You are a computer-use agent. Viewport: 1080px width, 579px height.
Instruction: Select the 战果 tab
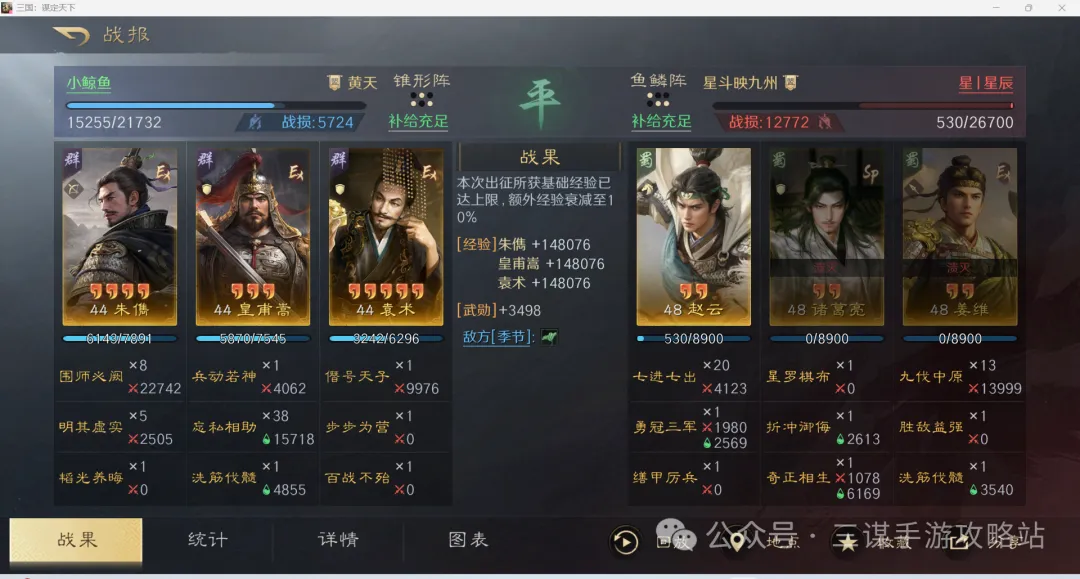pos(76,540)
